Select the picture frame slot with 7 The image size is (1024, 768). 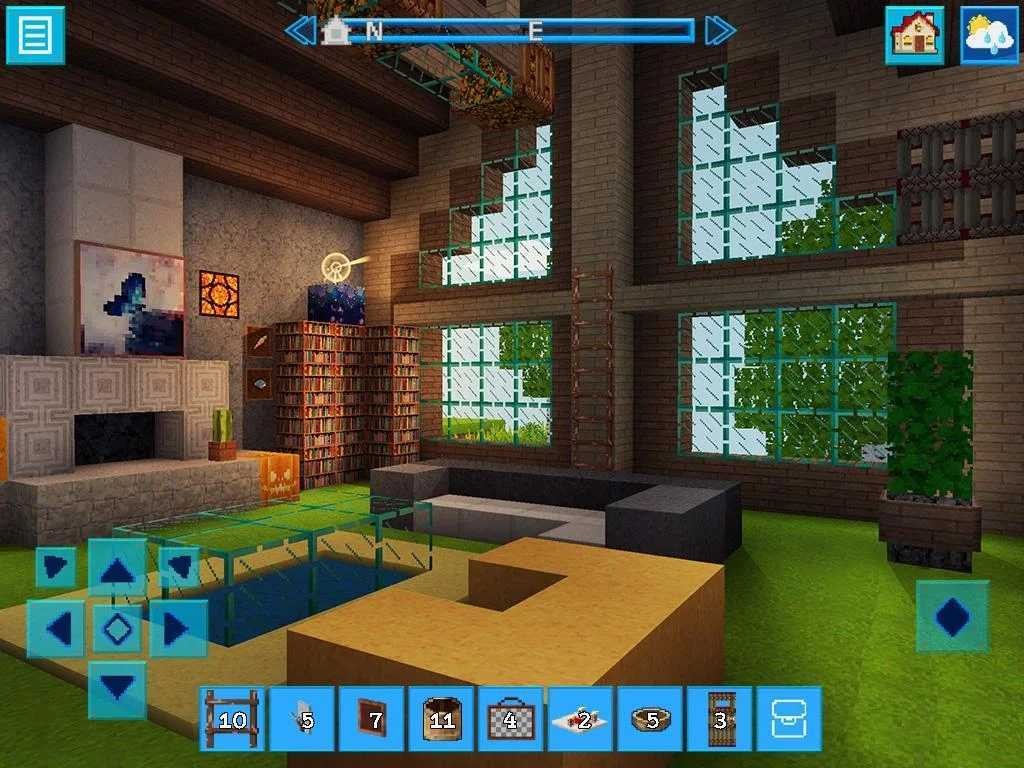372,718
